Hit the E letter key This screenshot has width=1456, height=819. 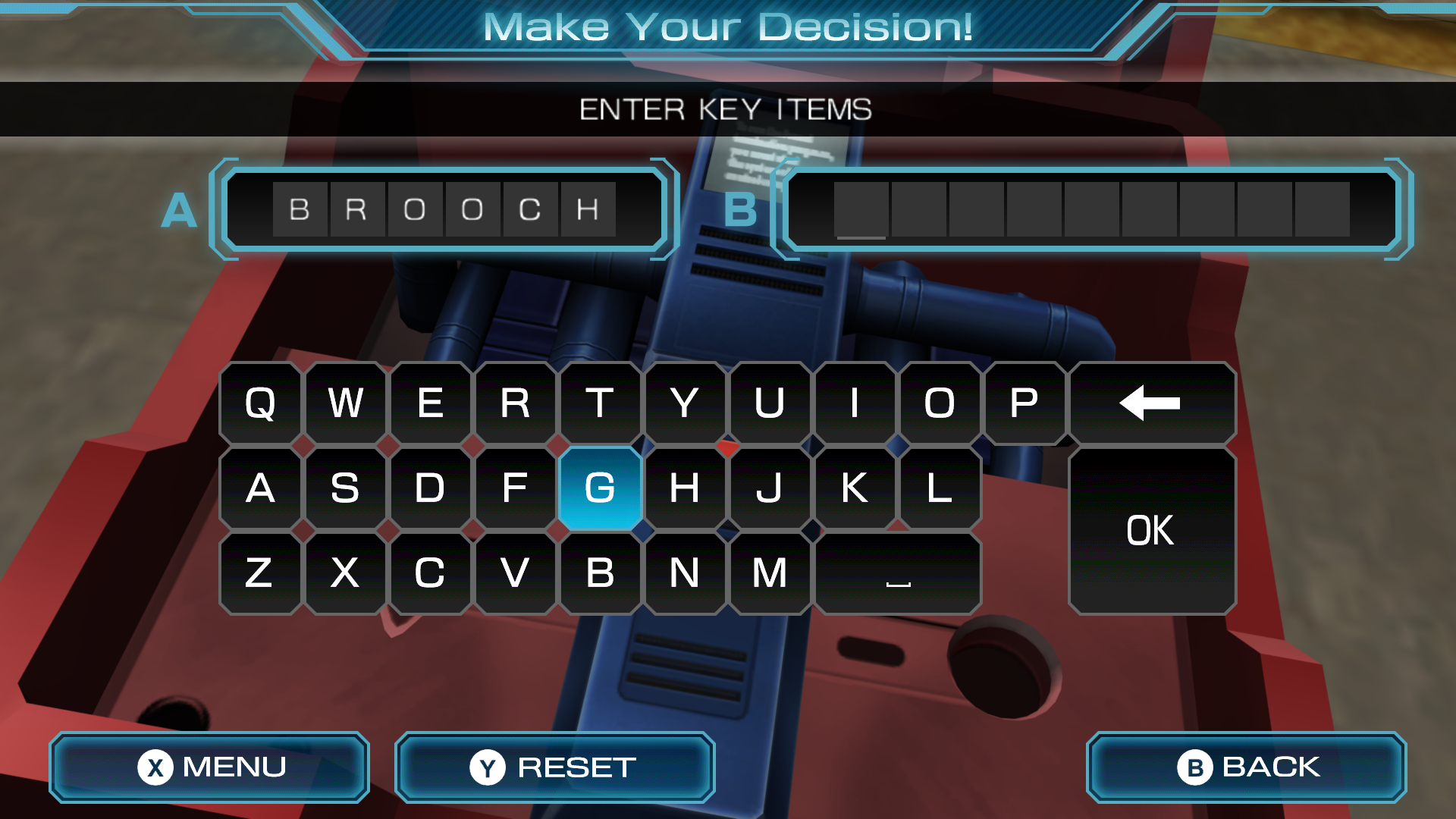click(430, 403)
